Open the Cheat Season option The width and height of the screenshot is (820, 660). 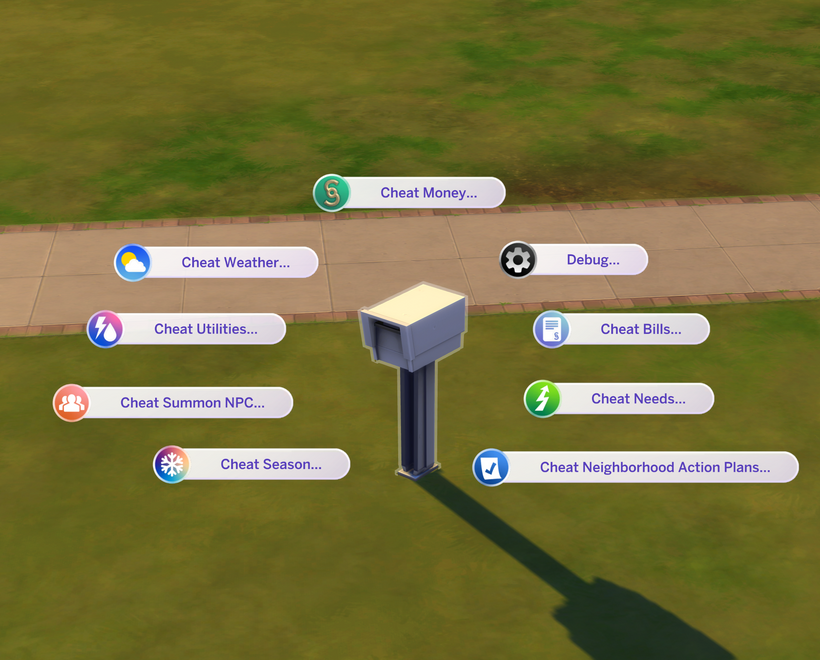point(270,464)
